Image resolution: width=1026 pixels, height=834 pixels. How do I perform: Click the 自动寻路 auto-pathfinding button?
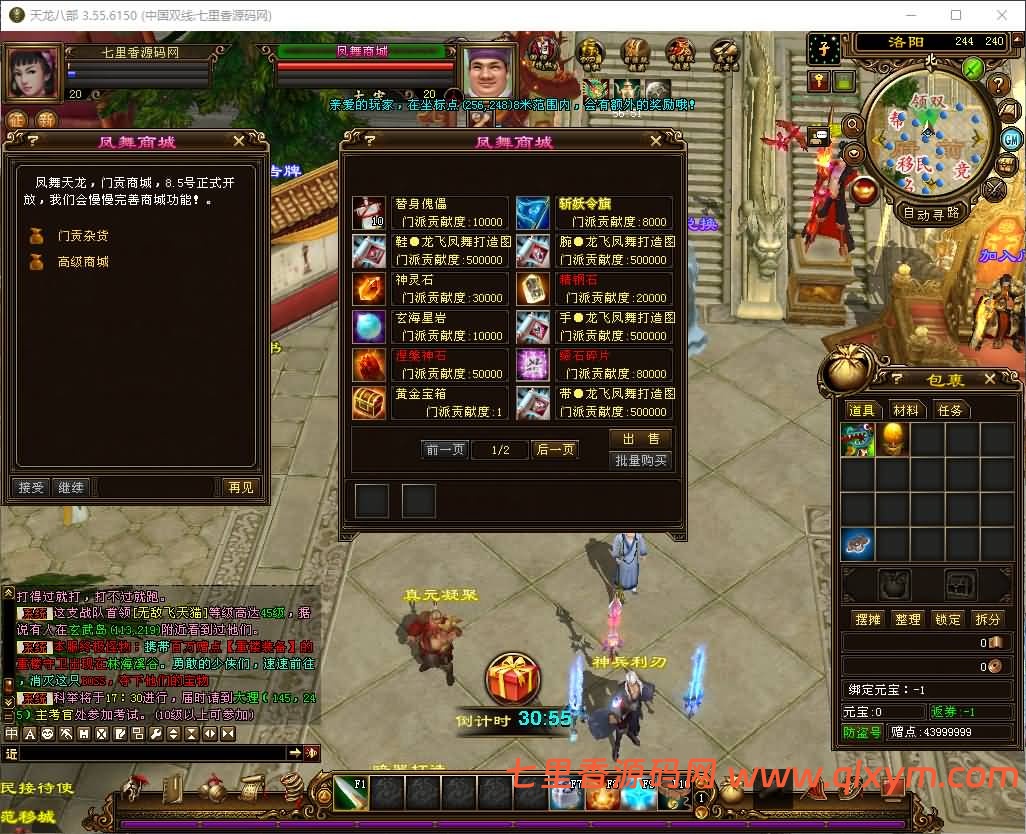point(932,212)
